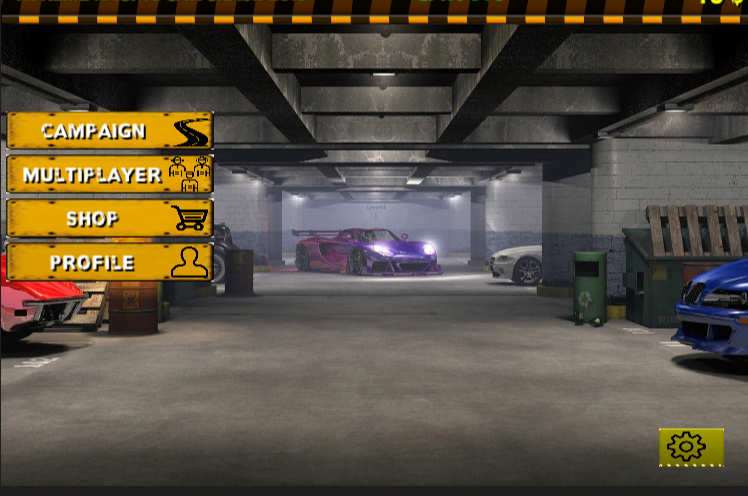Select the Multiplayer mode
Screen dimensions: 748x496
110,175
